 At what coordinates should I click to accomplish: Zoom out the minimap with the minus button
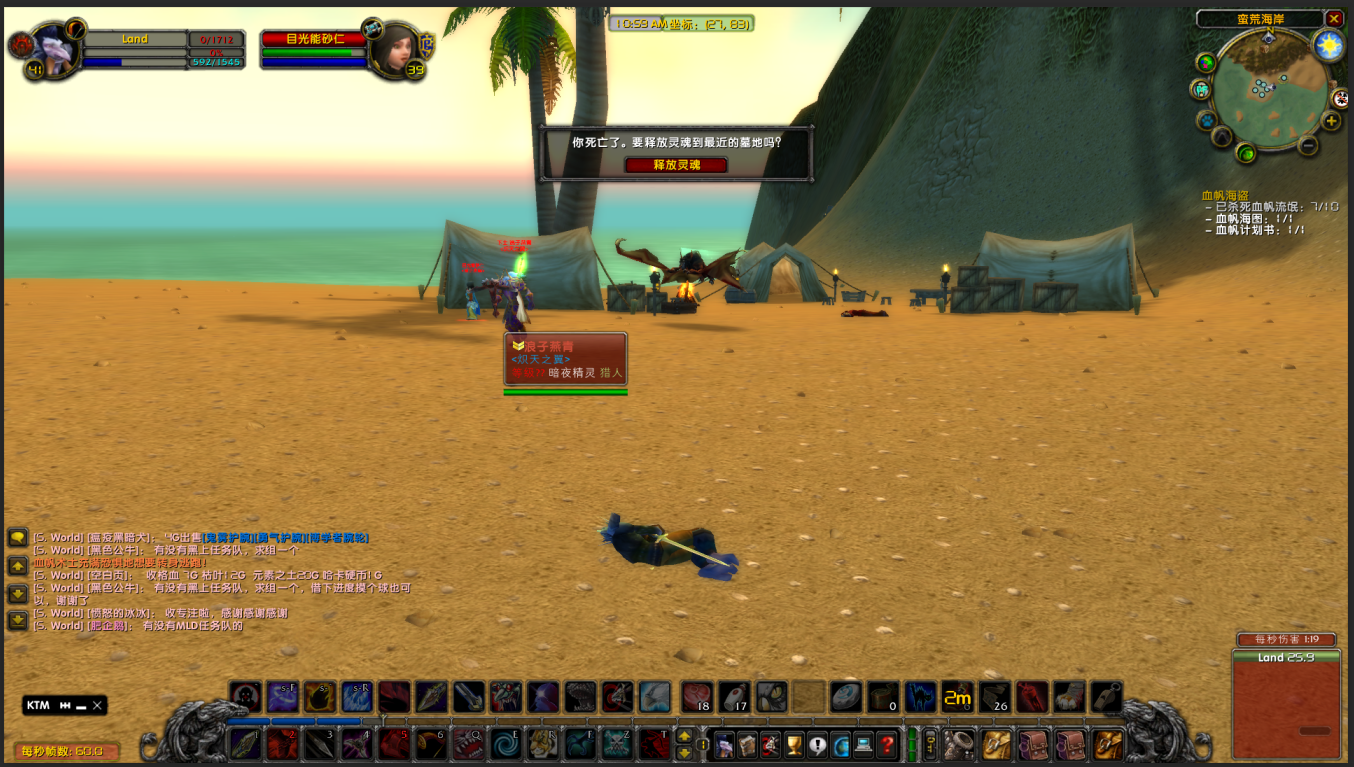click(1307, 145)
